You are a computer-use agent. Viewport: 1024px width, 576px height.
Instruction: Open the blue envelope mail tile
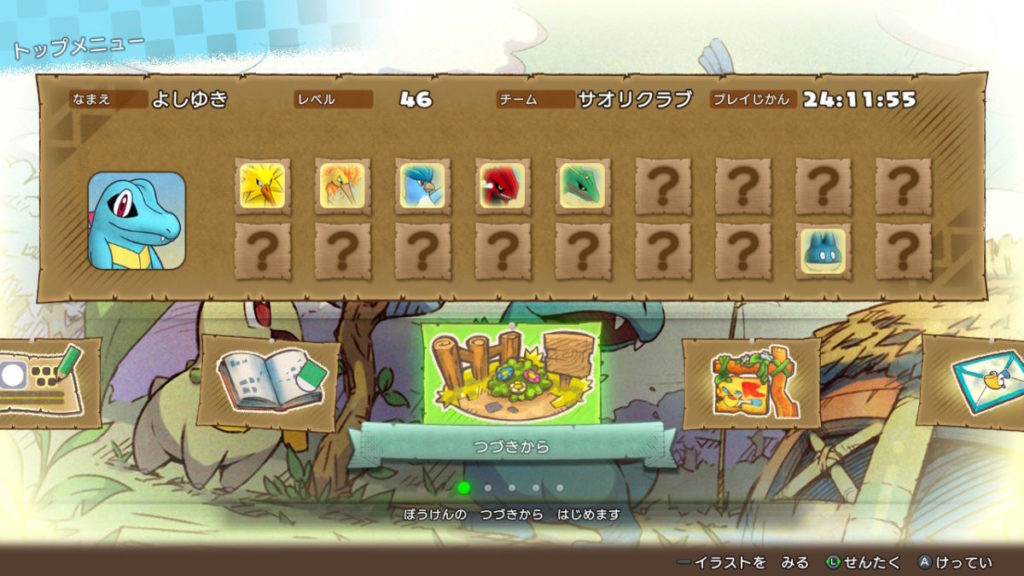pyautogui.click(x=980, y=379)
